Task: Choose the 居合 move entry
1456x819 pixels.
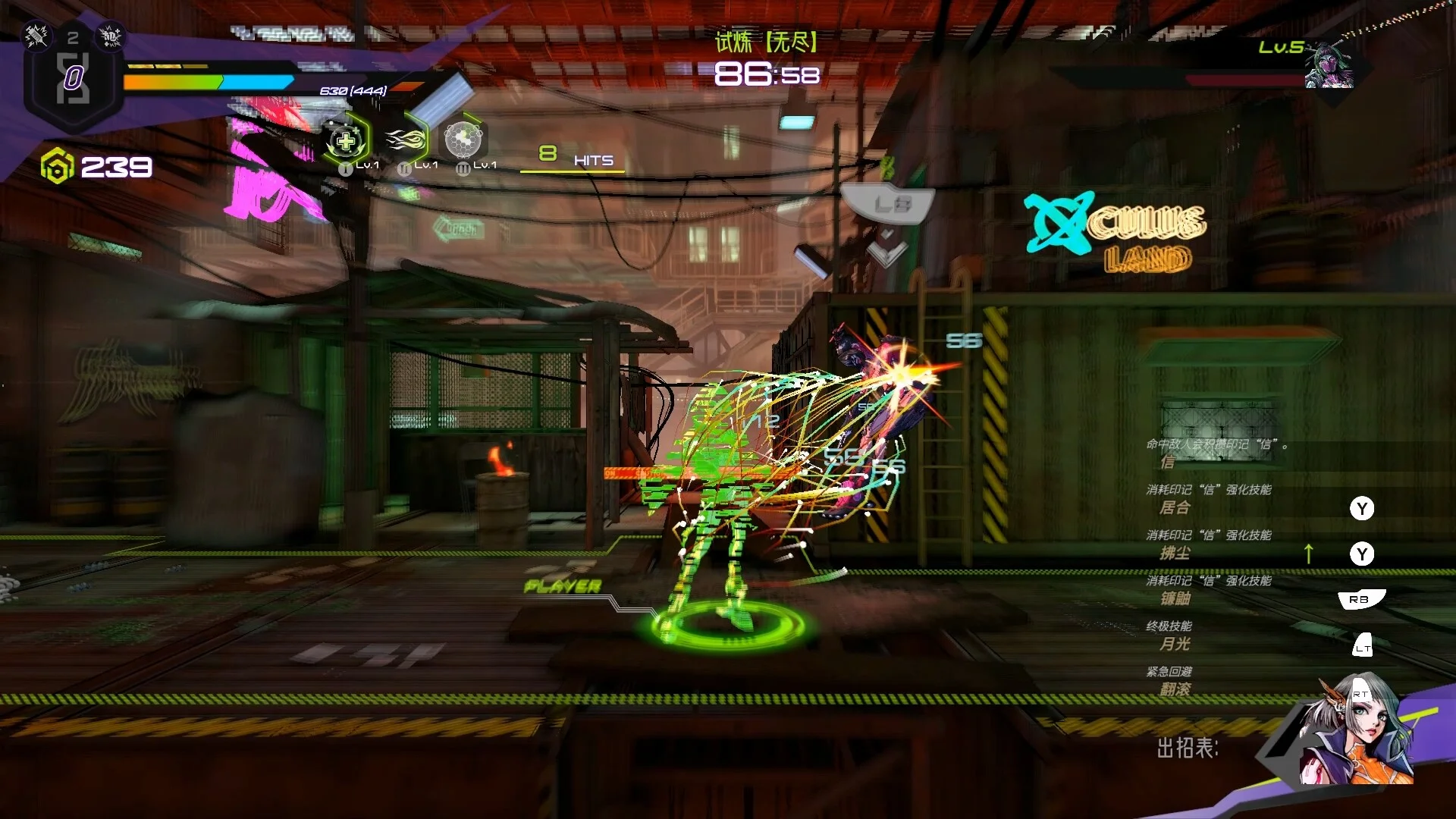Action: (x=1175, y=508)
